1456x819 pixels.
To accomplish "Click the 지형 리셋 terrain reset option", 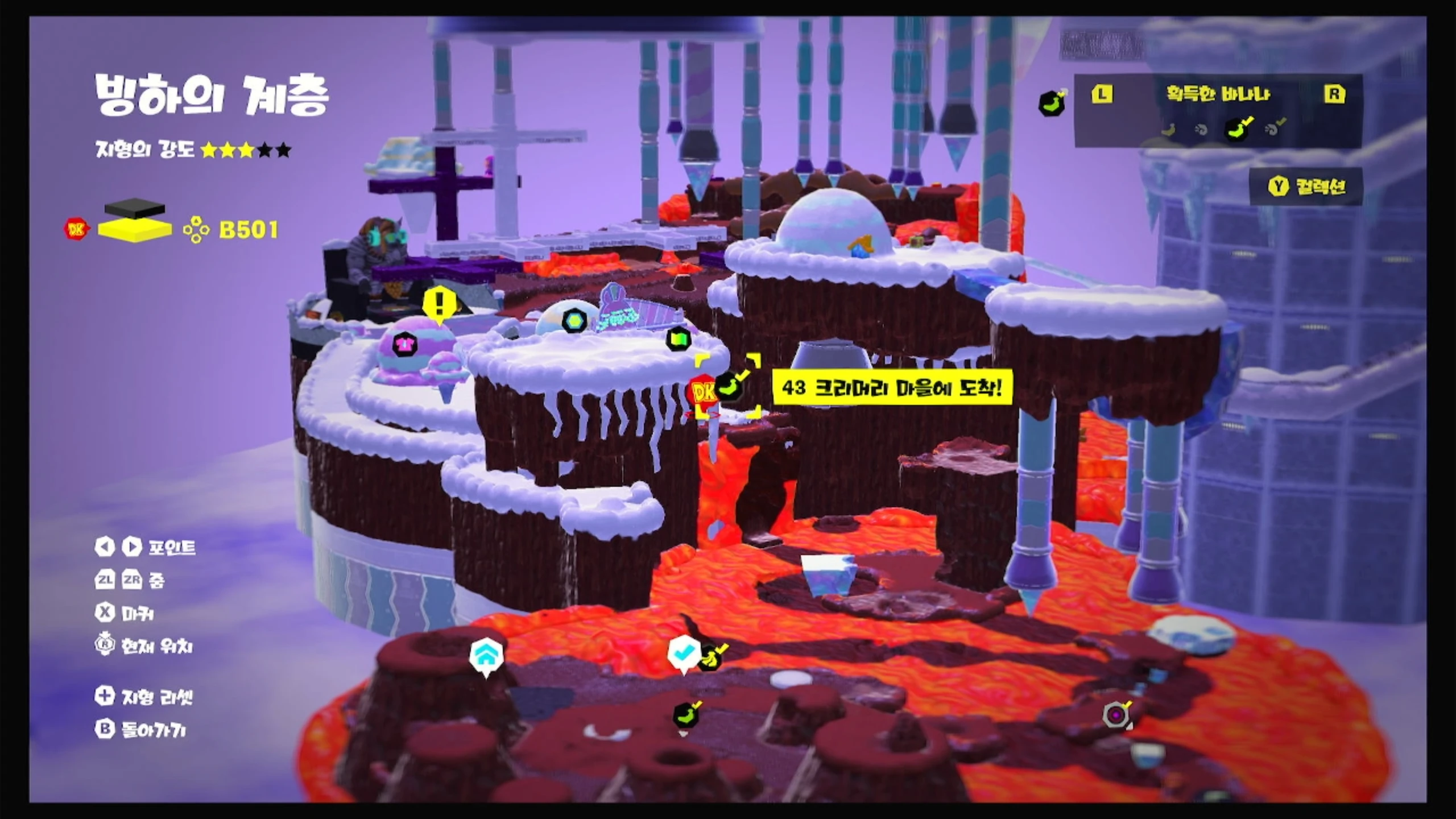I will tap(144, 697).
